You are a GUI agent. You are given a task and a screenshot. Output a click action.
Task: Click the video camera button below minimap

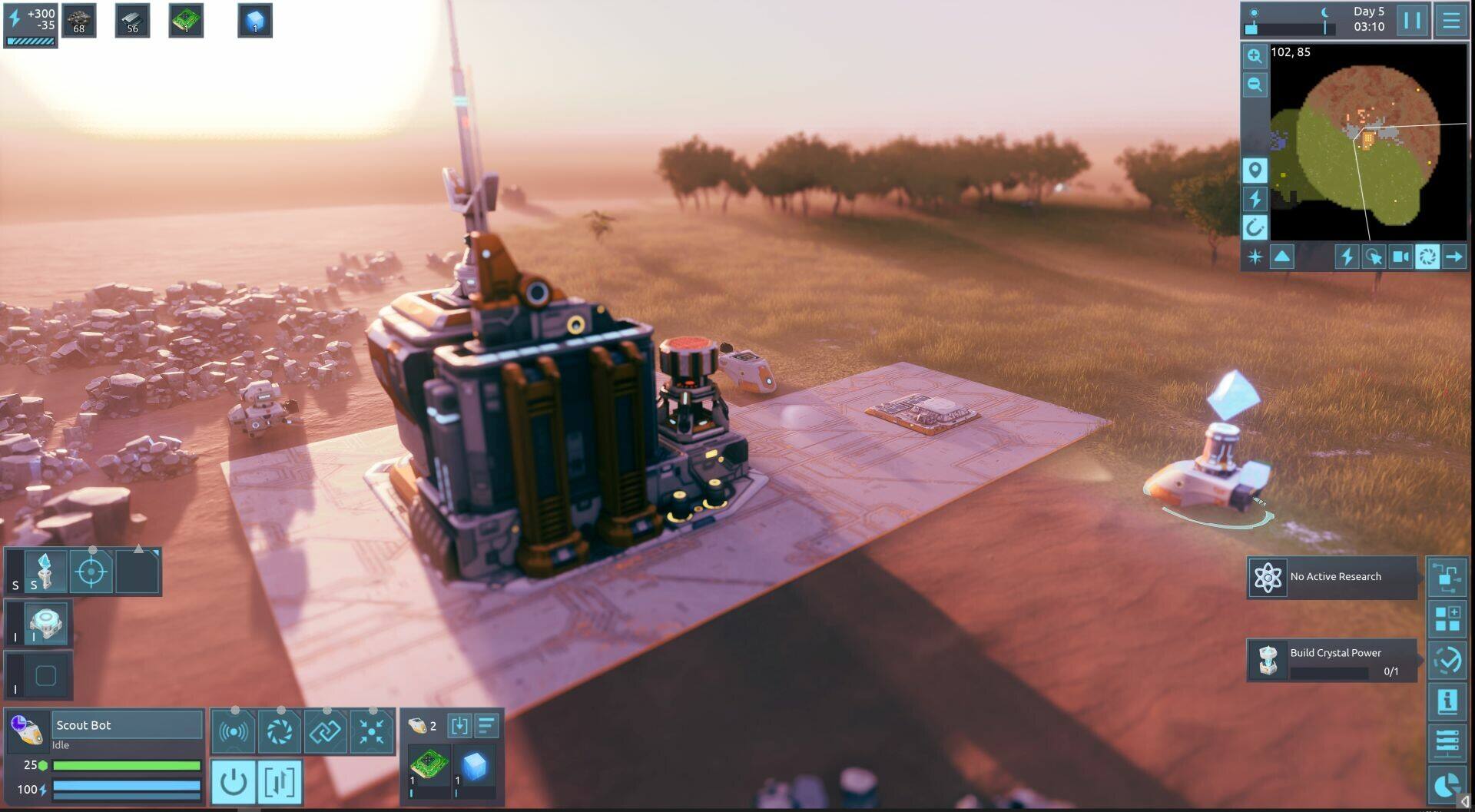pos(1400,257)
